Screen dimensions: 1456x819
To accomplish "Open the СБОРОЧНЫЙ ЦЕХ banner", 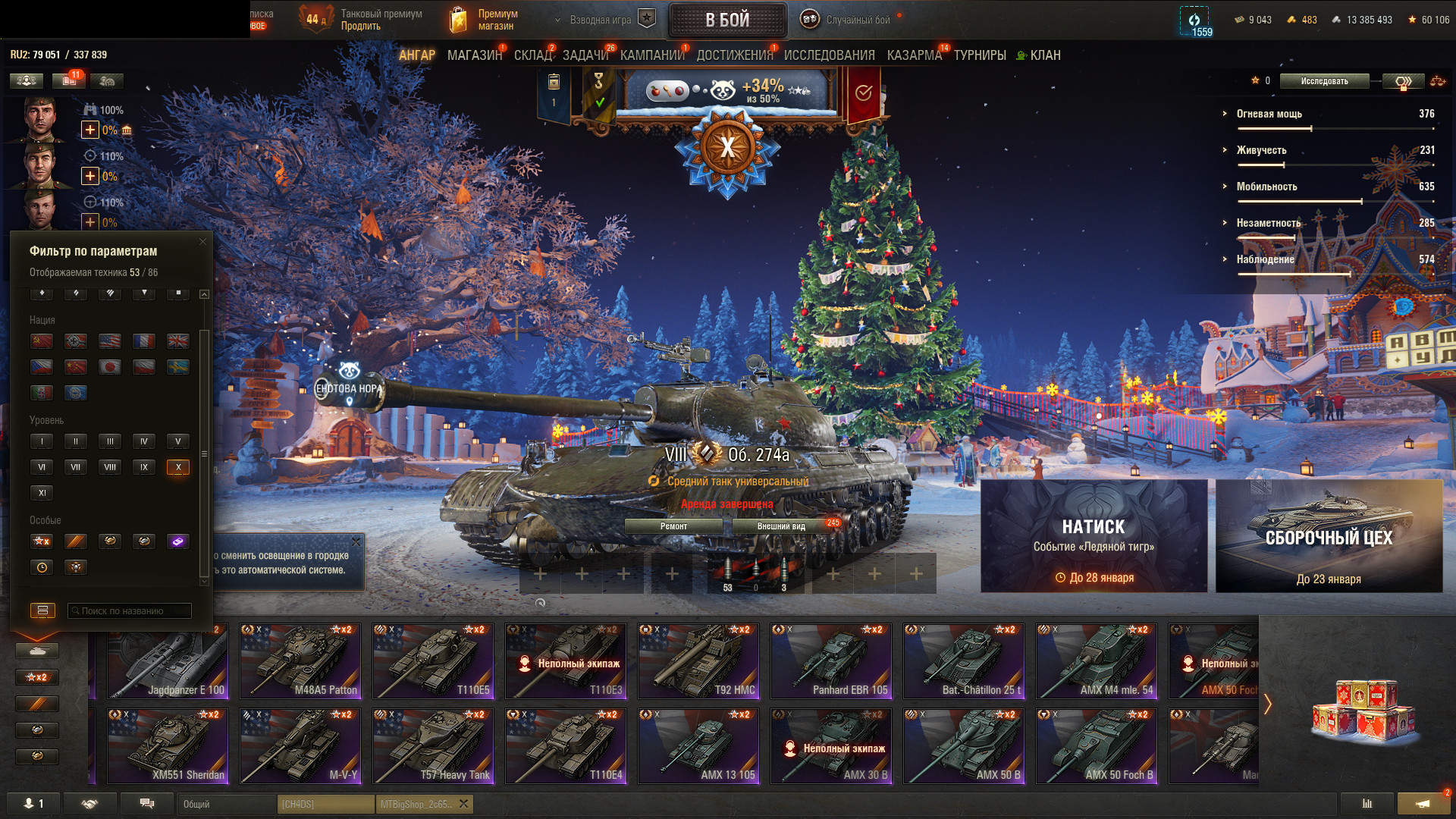I will (x=1329, y=535).
